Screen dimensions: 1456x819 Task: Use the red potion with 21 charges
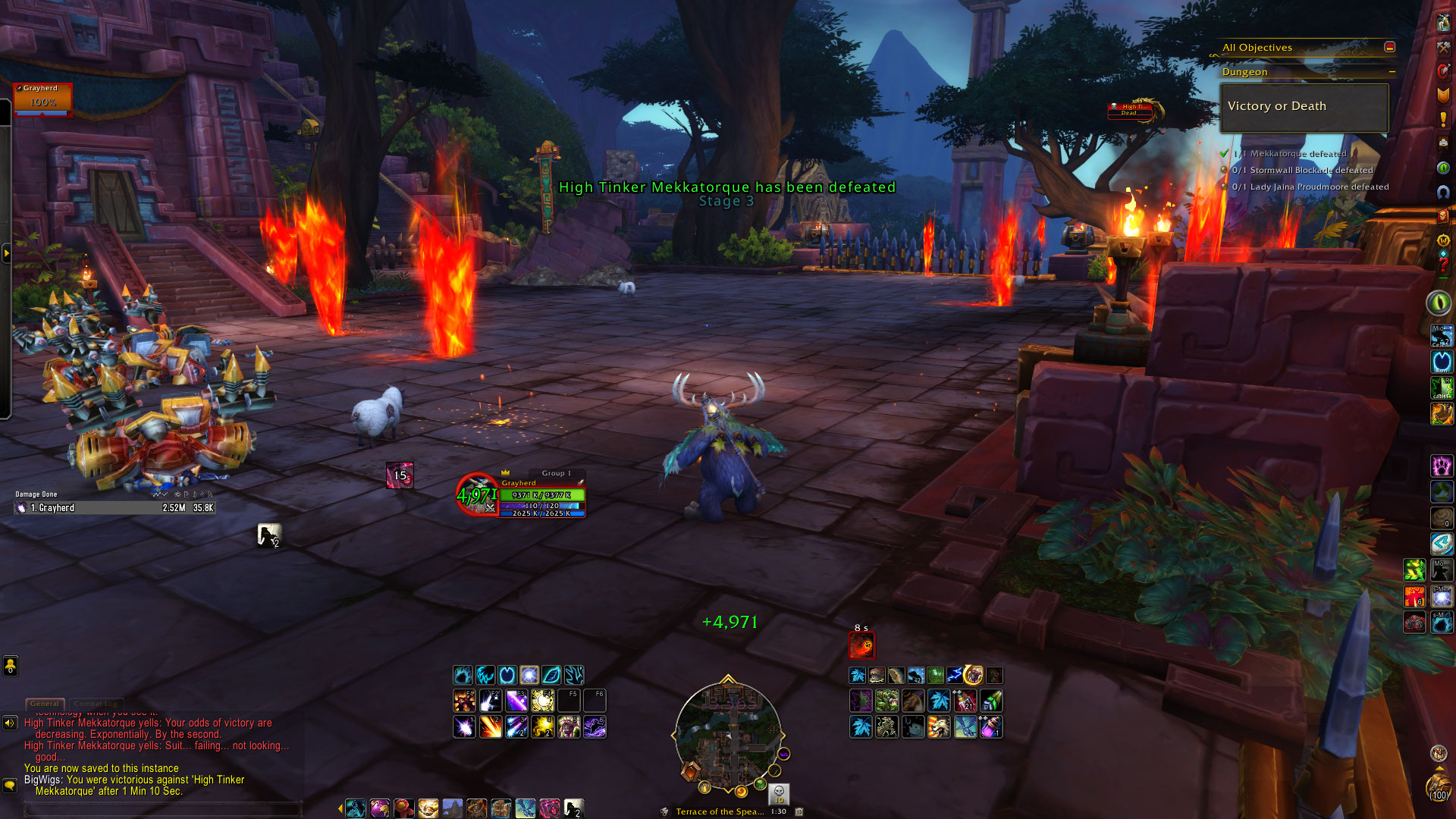965,700
